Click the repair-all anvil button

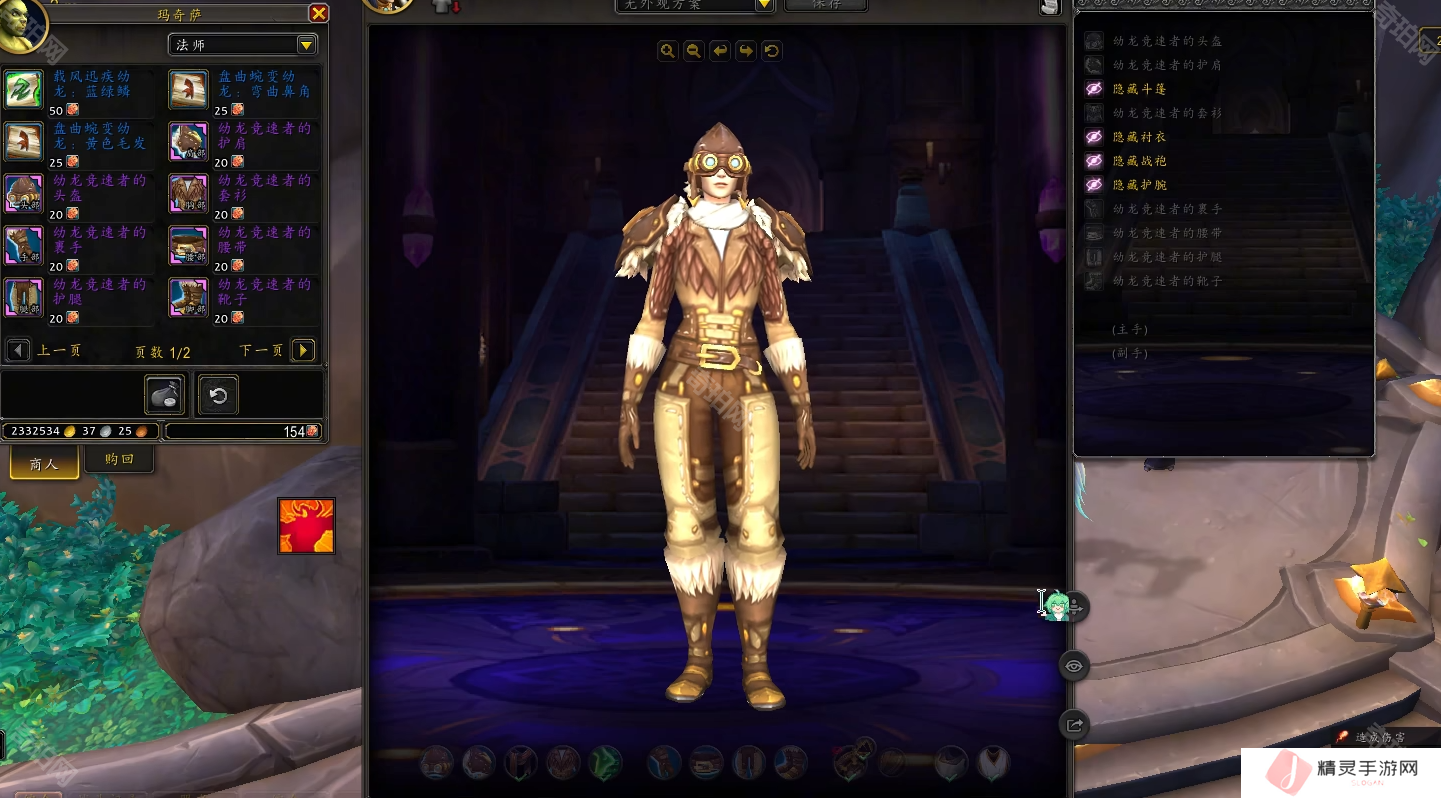tap(165, 395)
